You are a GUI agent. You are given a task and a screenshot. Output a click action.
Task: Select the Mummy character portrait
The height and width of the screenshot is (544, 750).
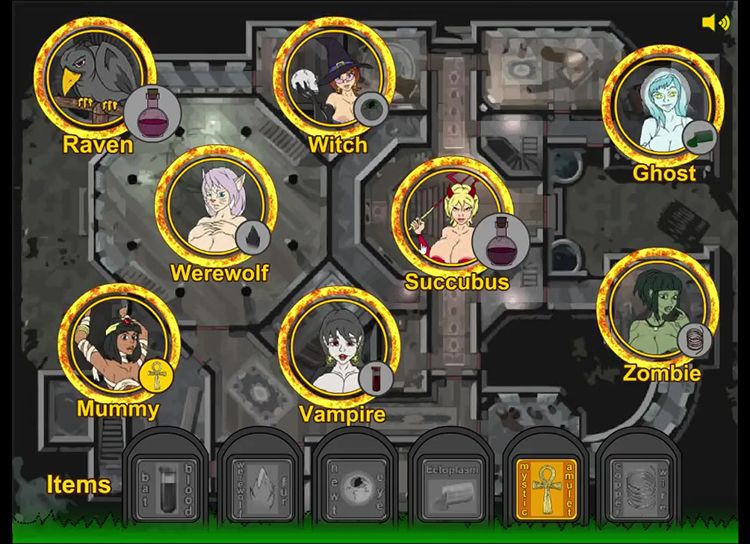[119, 345]
